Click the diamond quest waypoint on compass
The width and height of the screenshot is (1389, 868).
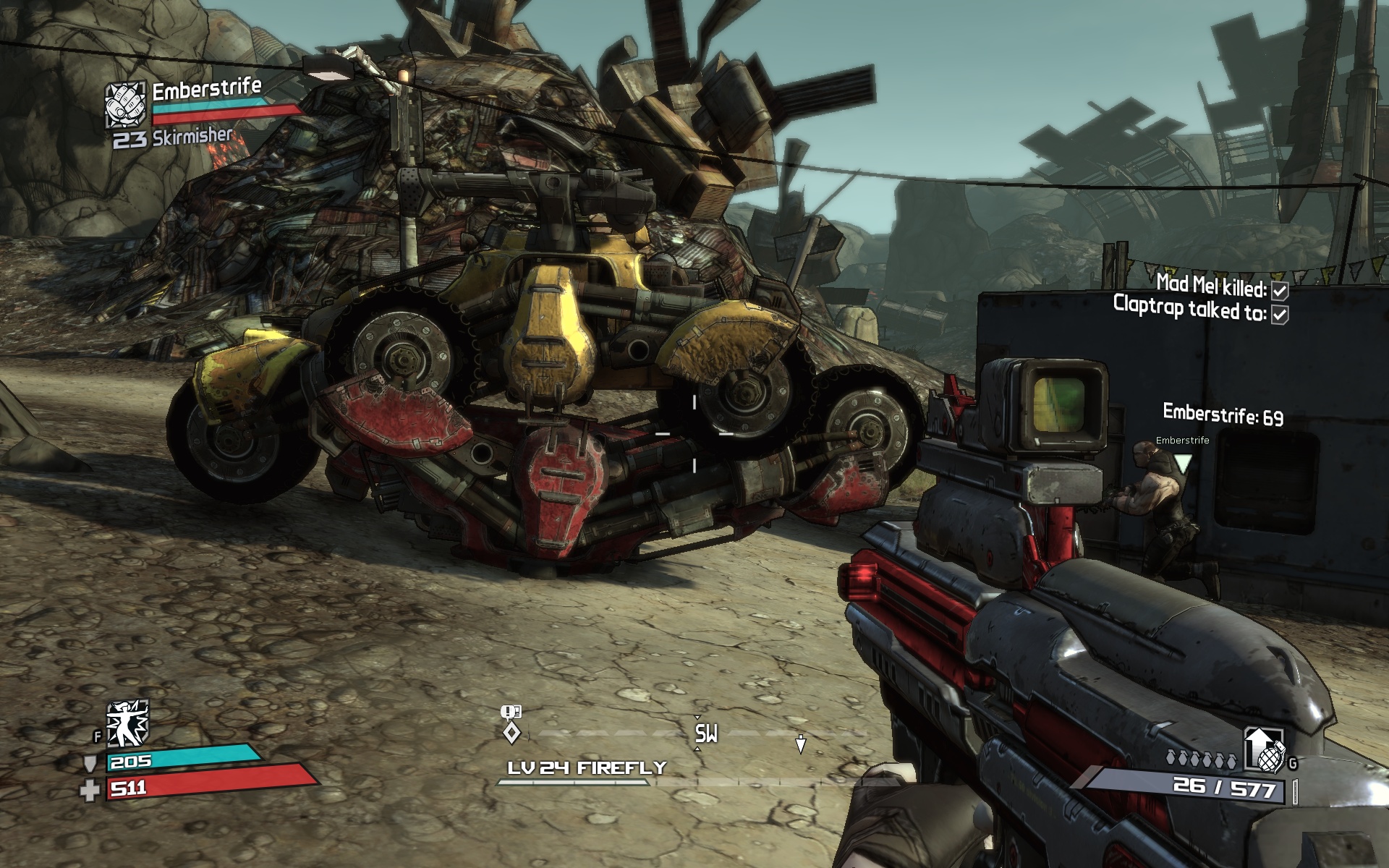pyautogui.click(x=511, y=733)
